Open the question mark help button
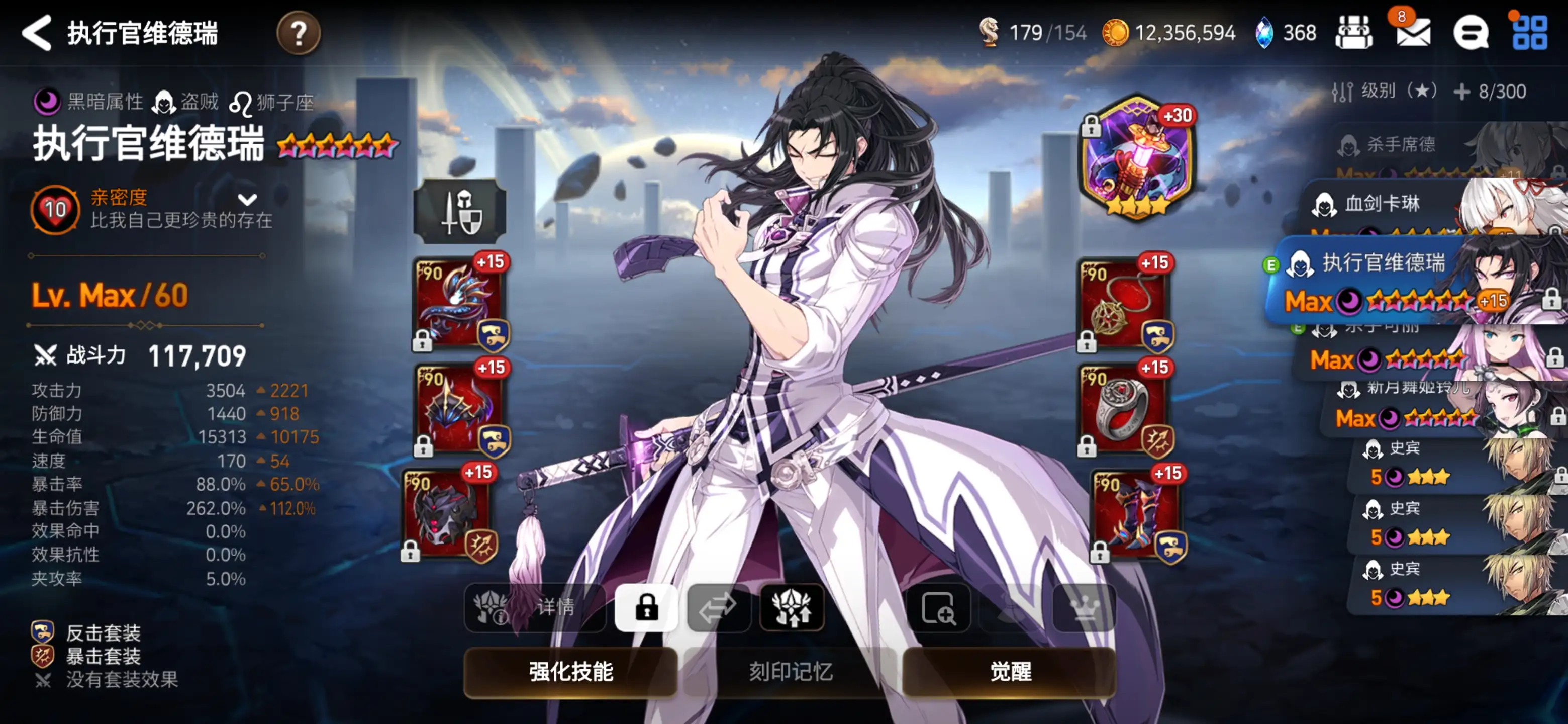The width and height of the screenshot is (1568, 724). 298,33
